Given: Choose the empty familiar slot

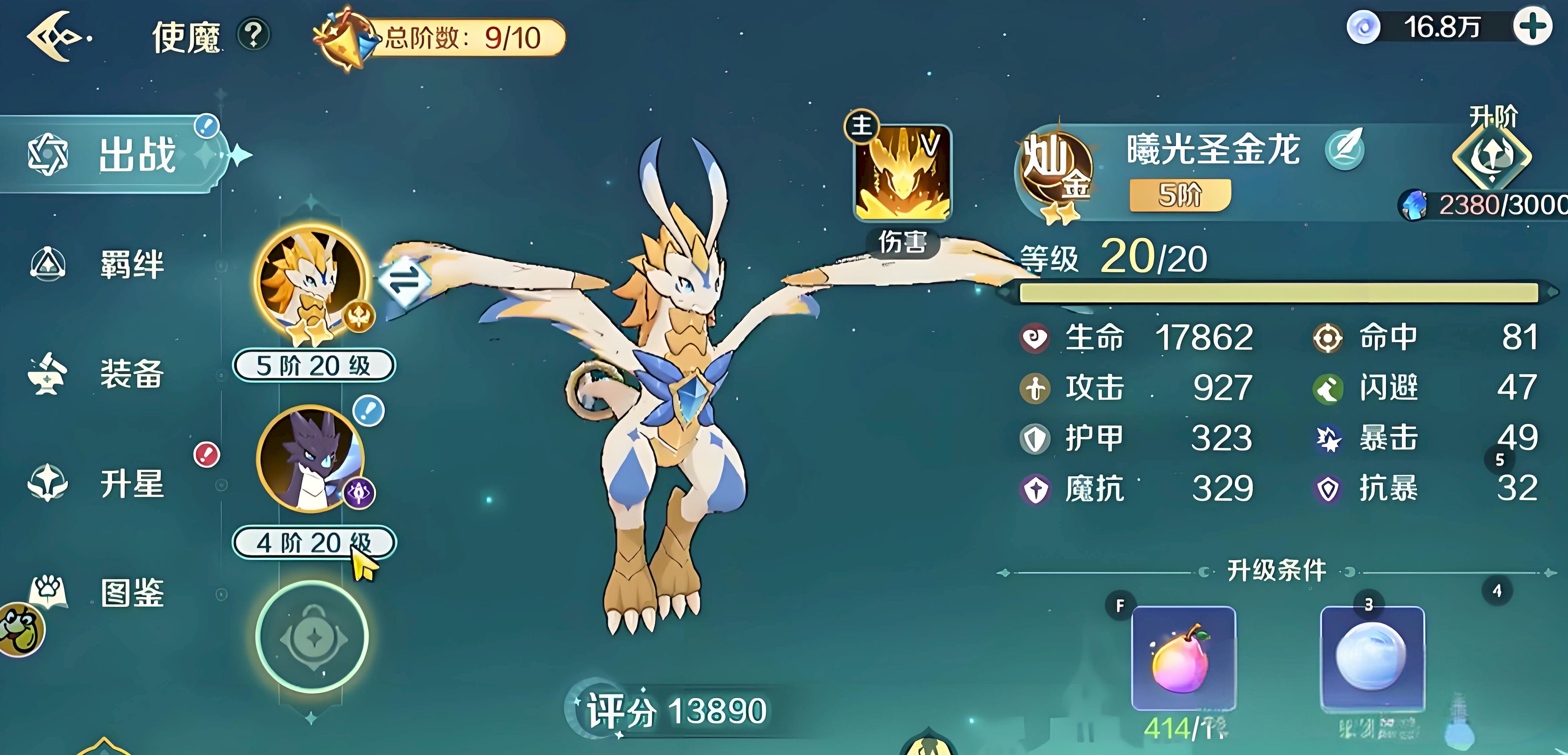Looking at the screenshot, I should coord(312,637).
